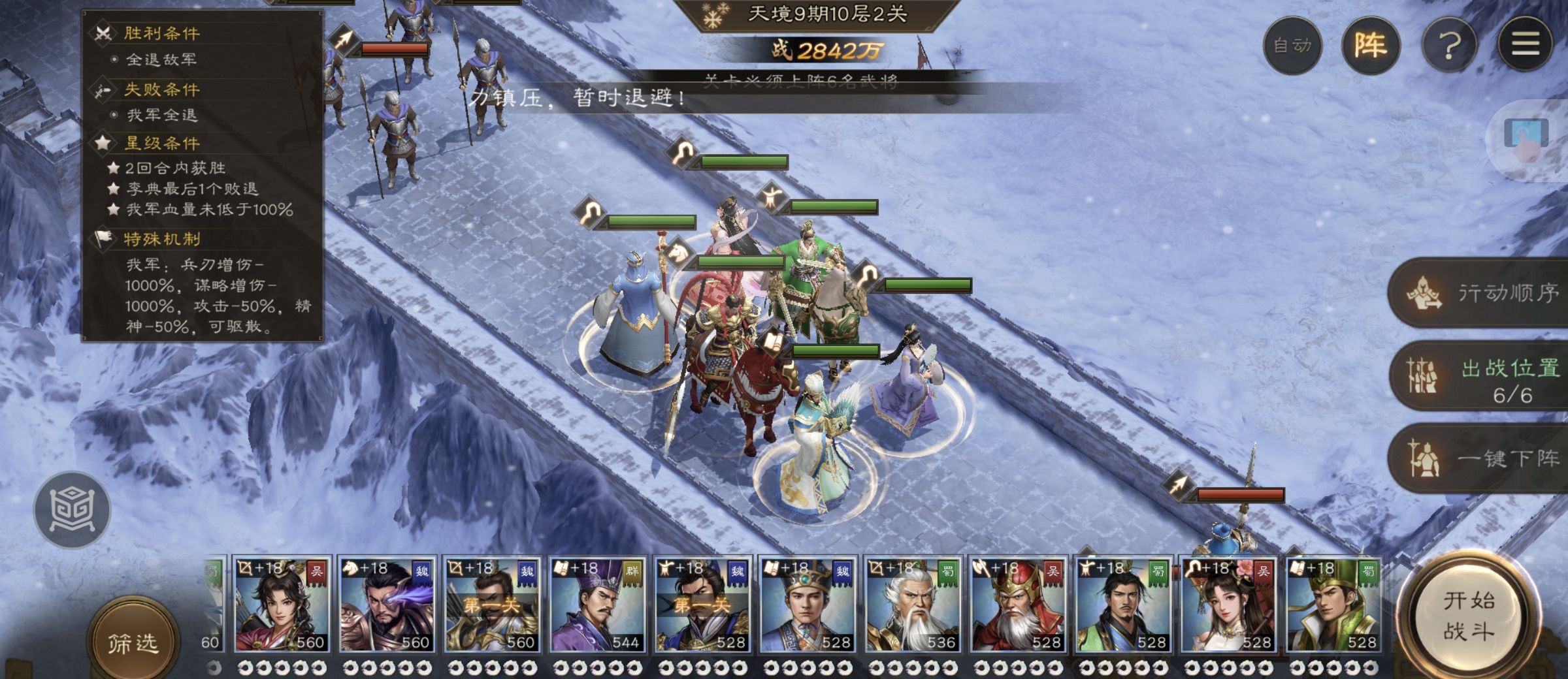The image size is (1568, 679).
Task: Start the battle with 开始战斗
Action: pos(1468,616)
